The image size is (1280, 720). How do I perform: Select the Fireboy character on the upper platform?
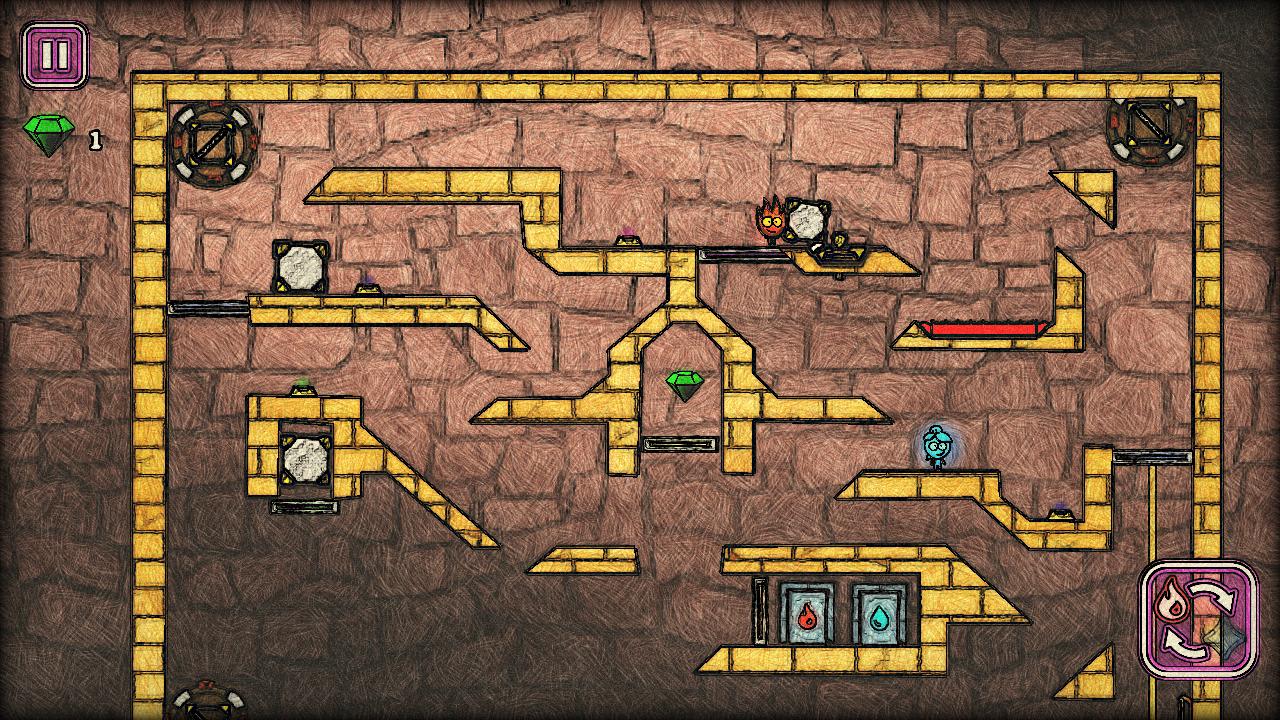point(768,223)
